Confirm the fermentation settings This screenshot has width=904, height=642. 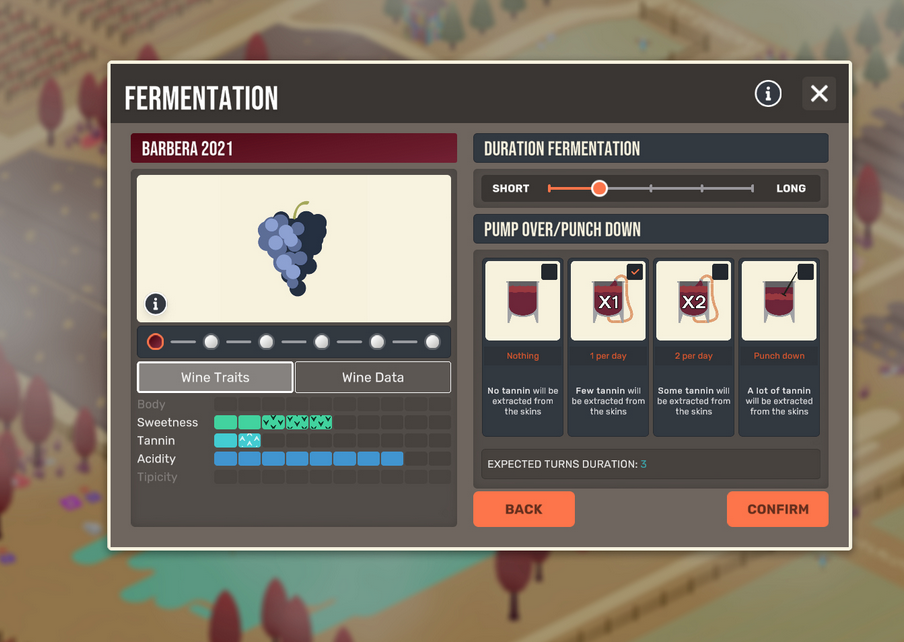(777, 509)
